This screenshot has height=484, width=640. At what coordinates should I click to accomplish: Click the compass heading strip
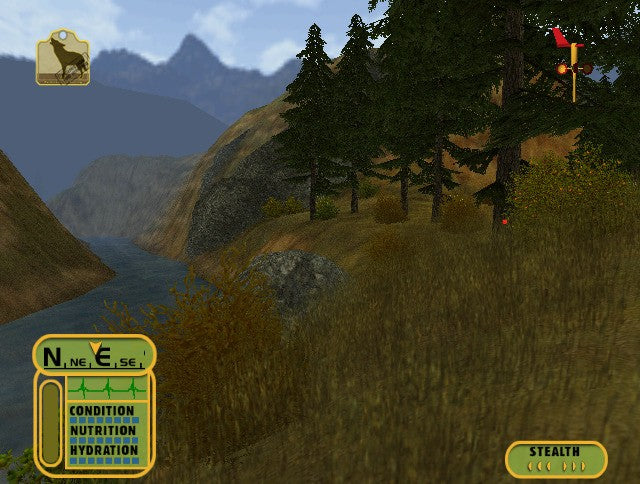pos(94,355)
